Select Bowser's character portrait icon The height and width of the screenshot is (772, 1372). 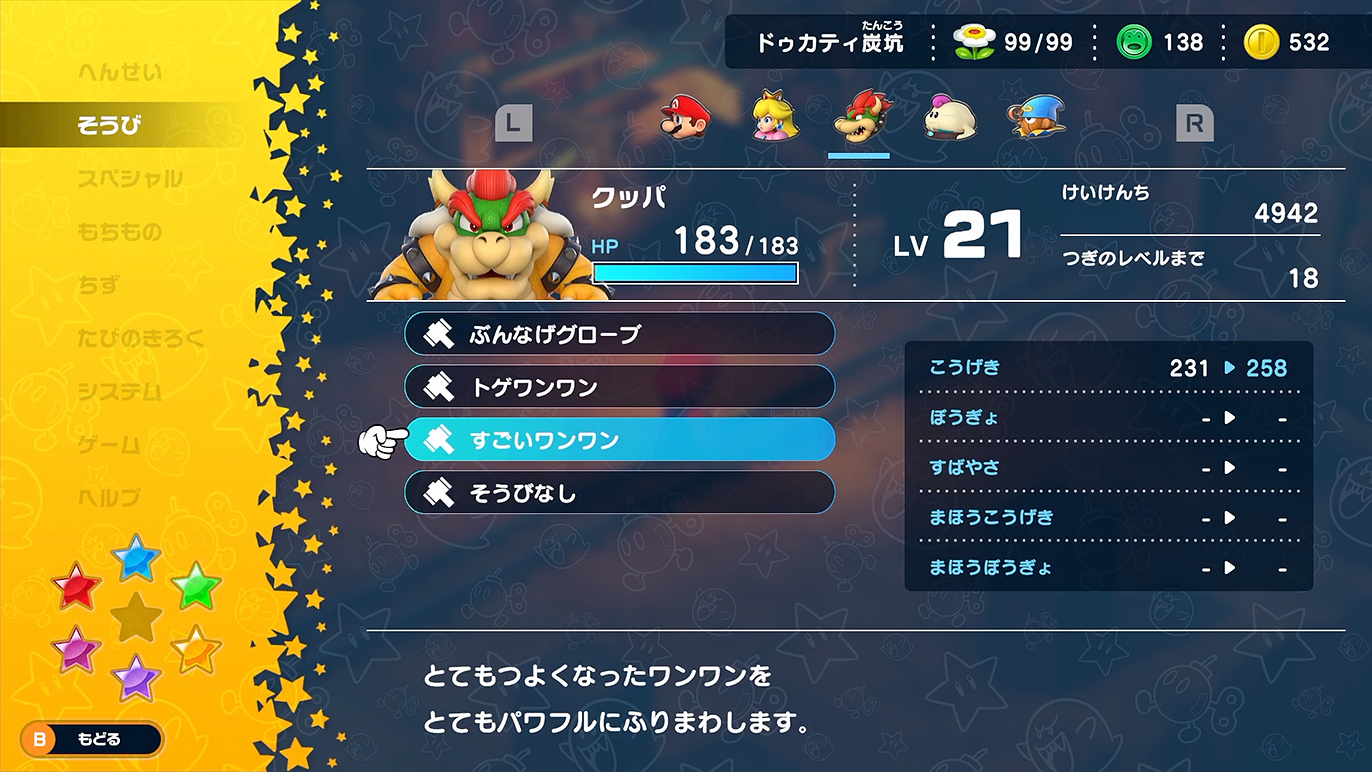click(x=860, y=118)
